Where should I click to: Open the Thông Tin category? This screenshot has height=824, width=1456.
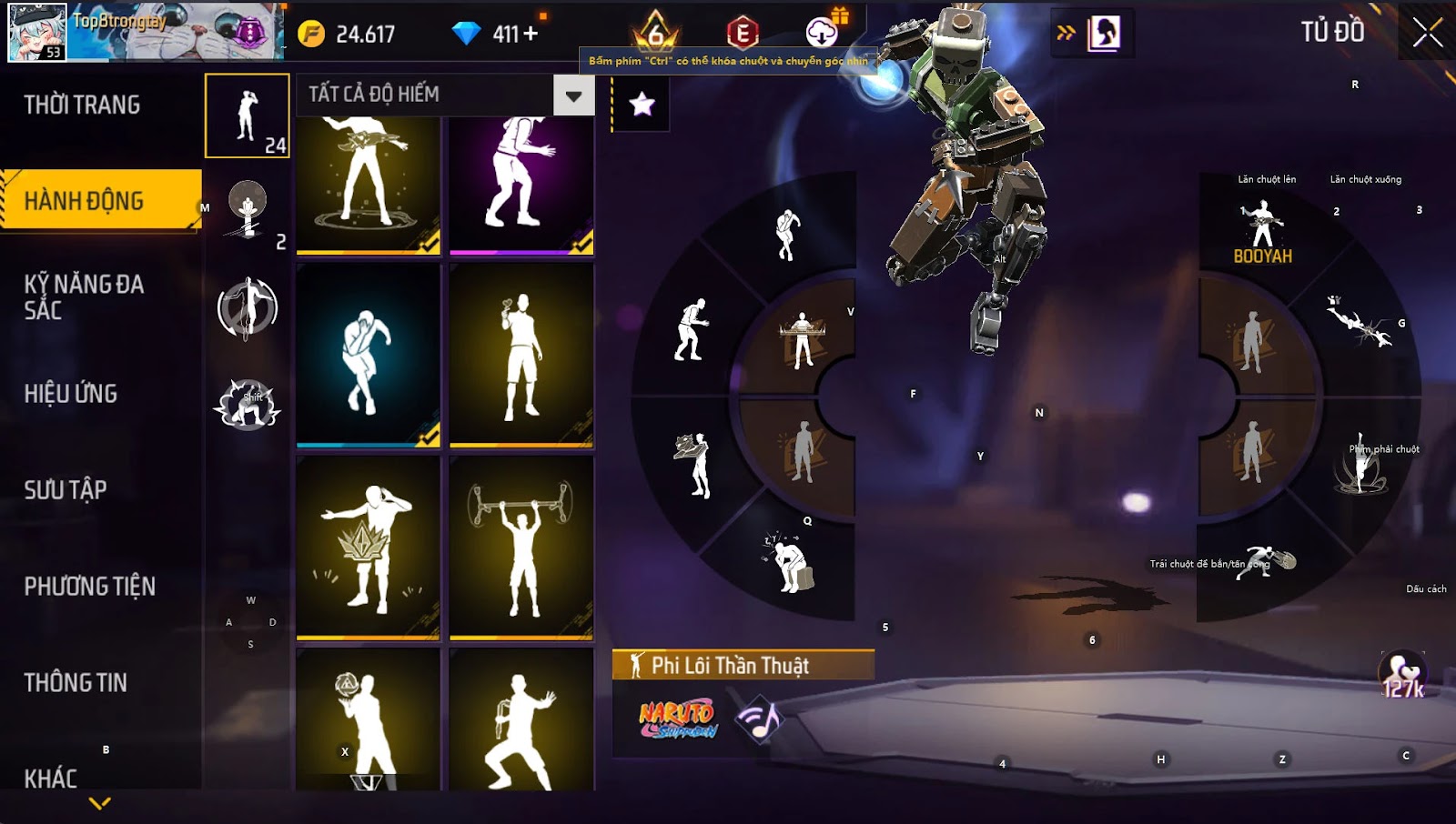click(x=76, y=683)
